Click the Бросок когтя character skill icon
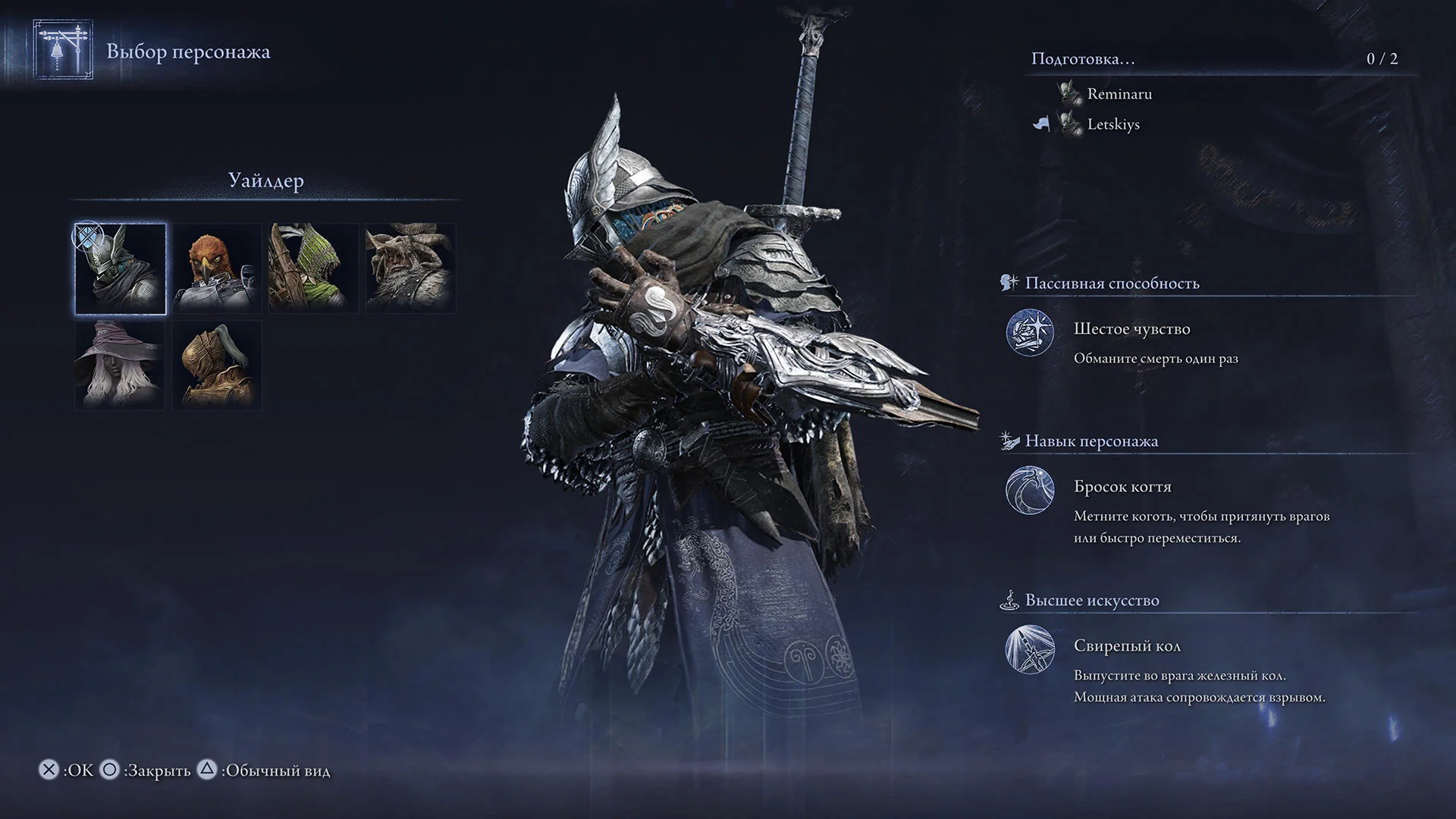The image size is (1456, 819). [x=1029, y=491]
